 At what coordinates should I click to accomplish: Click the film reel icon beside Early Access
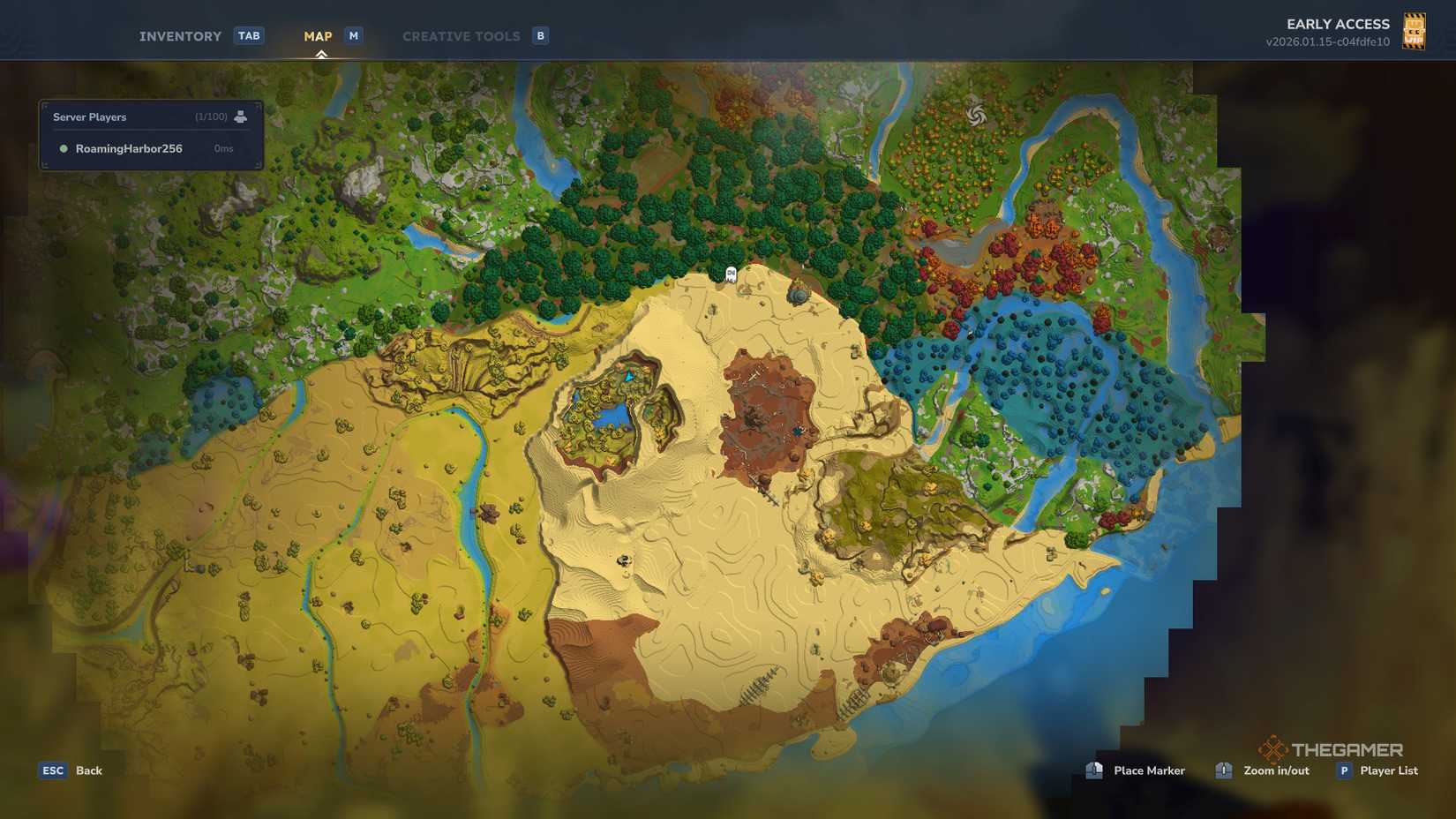[x=1415, y=30]
